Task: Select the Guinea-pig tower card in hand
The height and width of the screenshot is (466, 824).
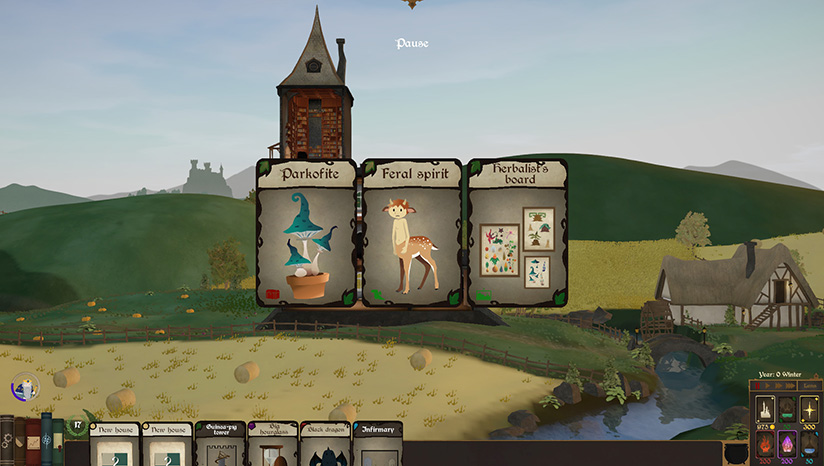Action: (x=220, y=446)
